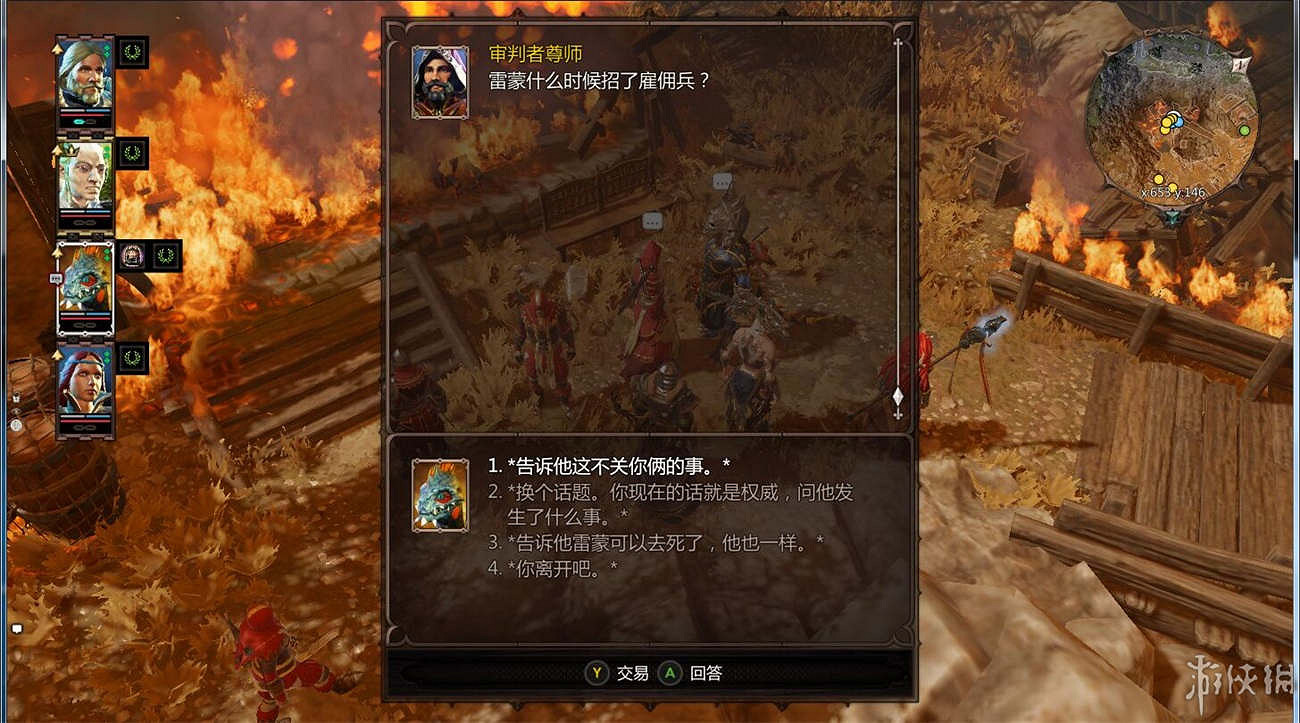Click the lizard speaker portrait beside dialogue choices

tap(438, 497)
